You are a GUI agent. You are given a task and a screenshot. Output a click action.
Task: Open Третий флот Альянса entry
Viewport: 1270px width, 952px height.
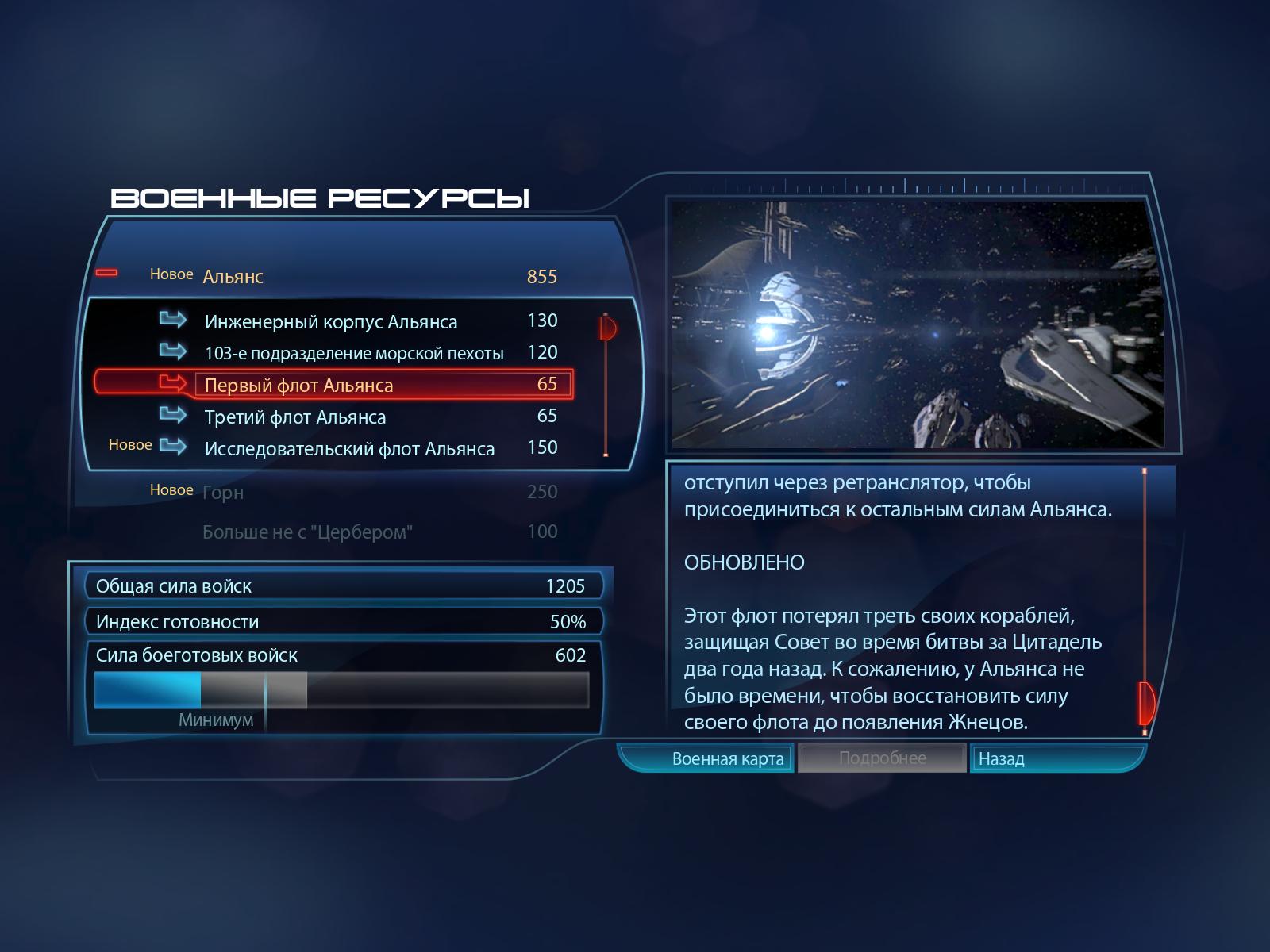(295, 417)
